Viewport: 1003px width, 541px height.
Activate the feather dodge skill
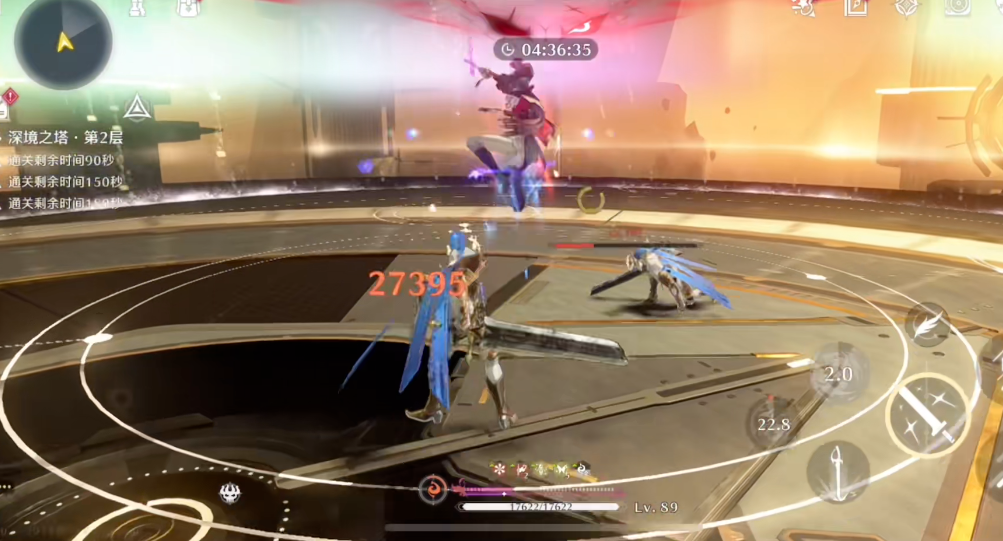[x=929, y=325]
